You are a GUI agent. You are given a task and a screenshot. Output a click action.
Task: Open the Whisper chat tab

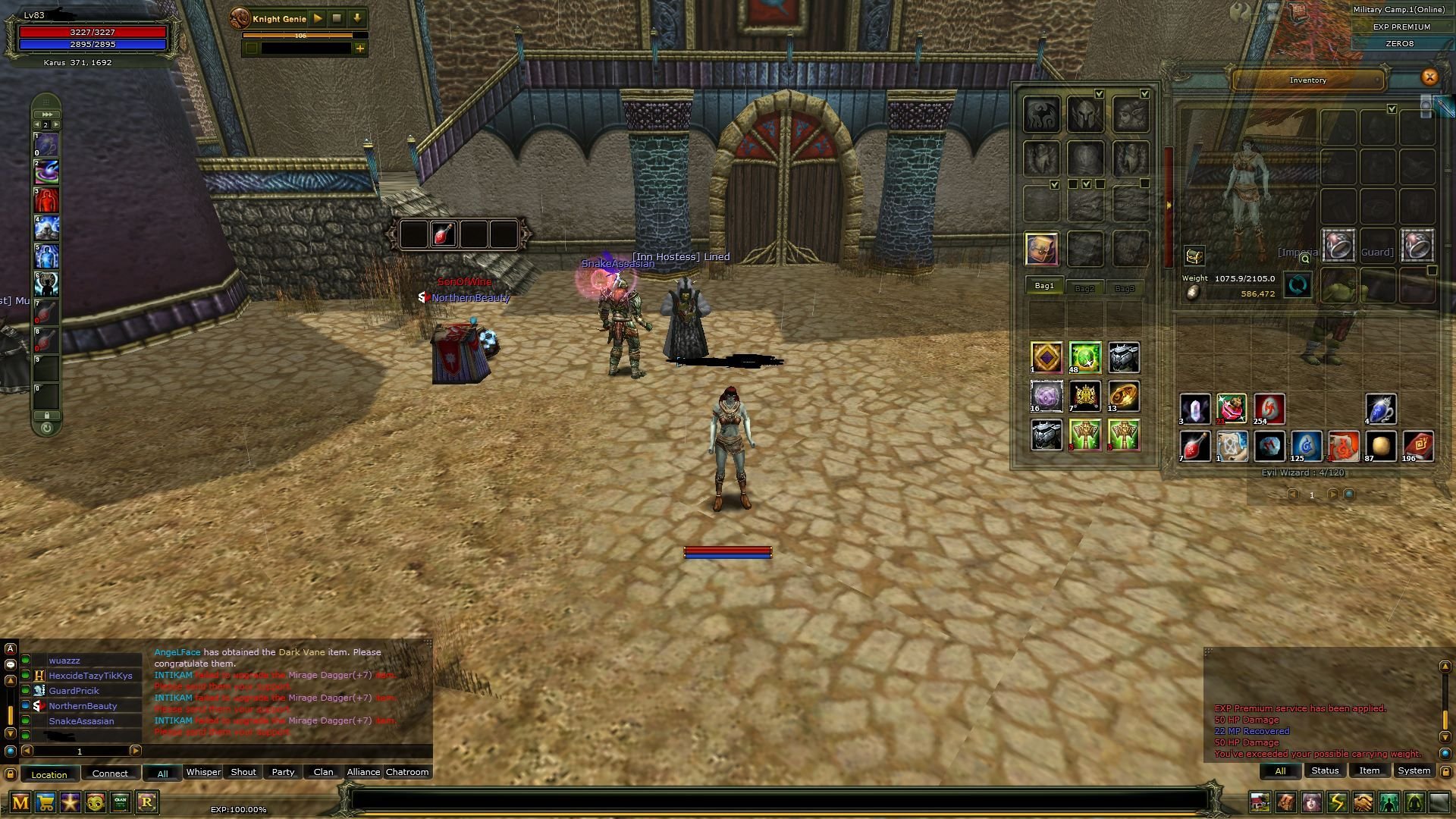[203, 772]
